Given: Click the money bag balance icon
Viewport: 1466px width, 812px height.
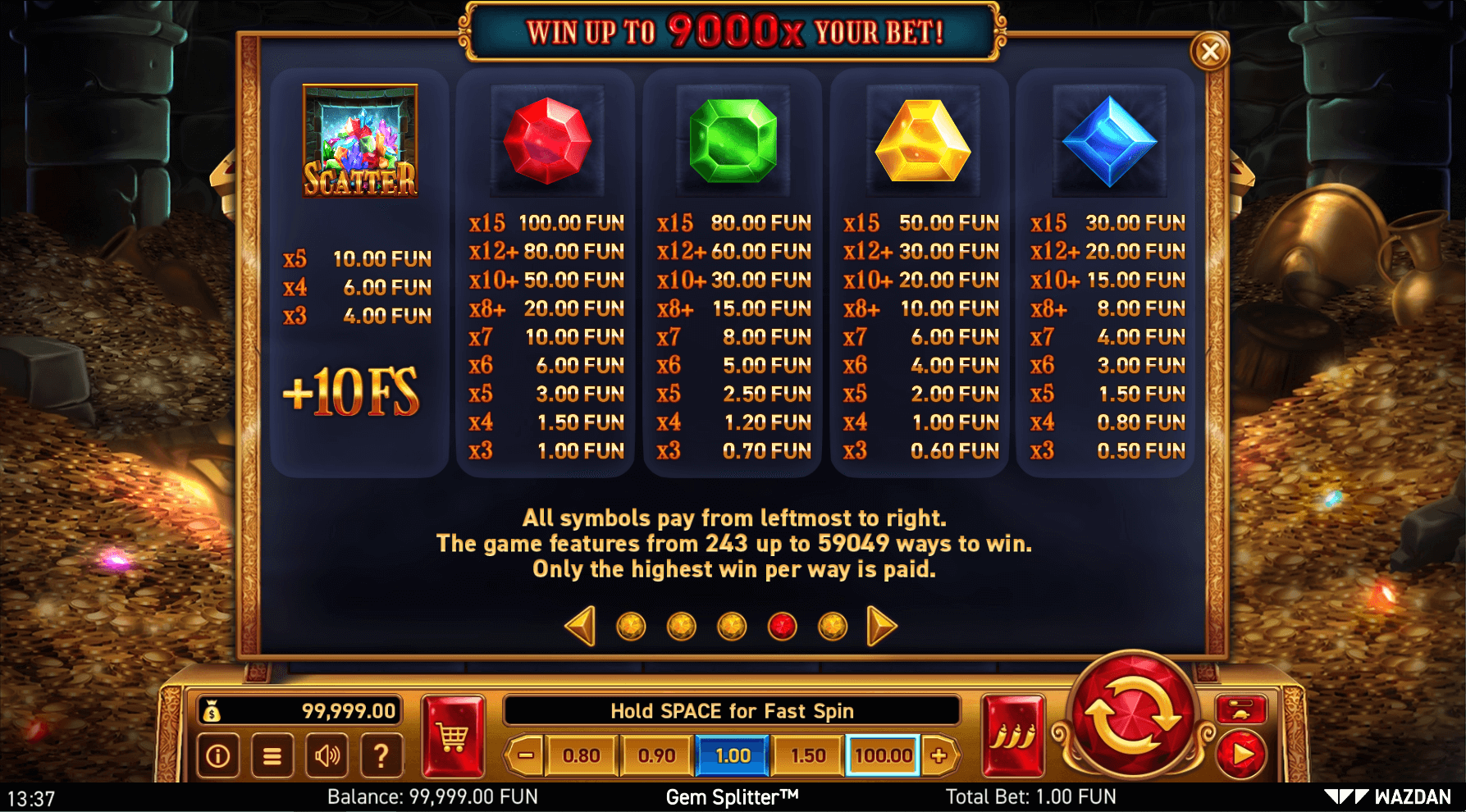Looking at the screenshot, I should coord(212,711).
